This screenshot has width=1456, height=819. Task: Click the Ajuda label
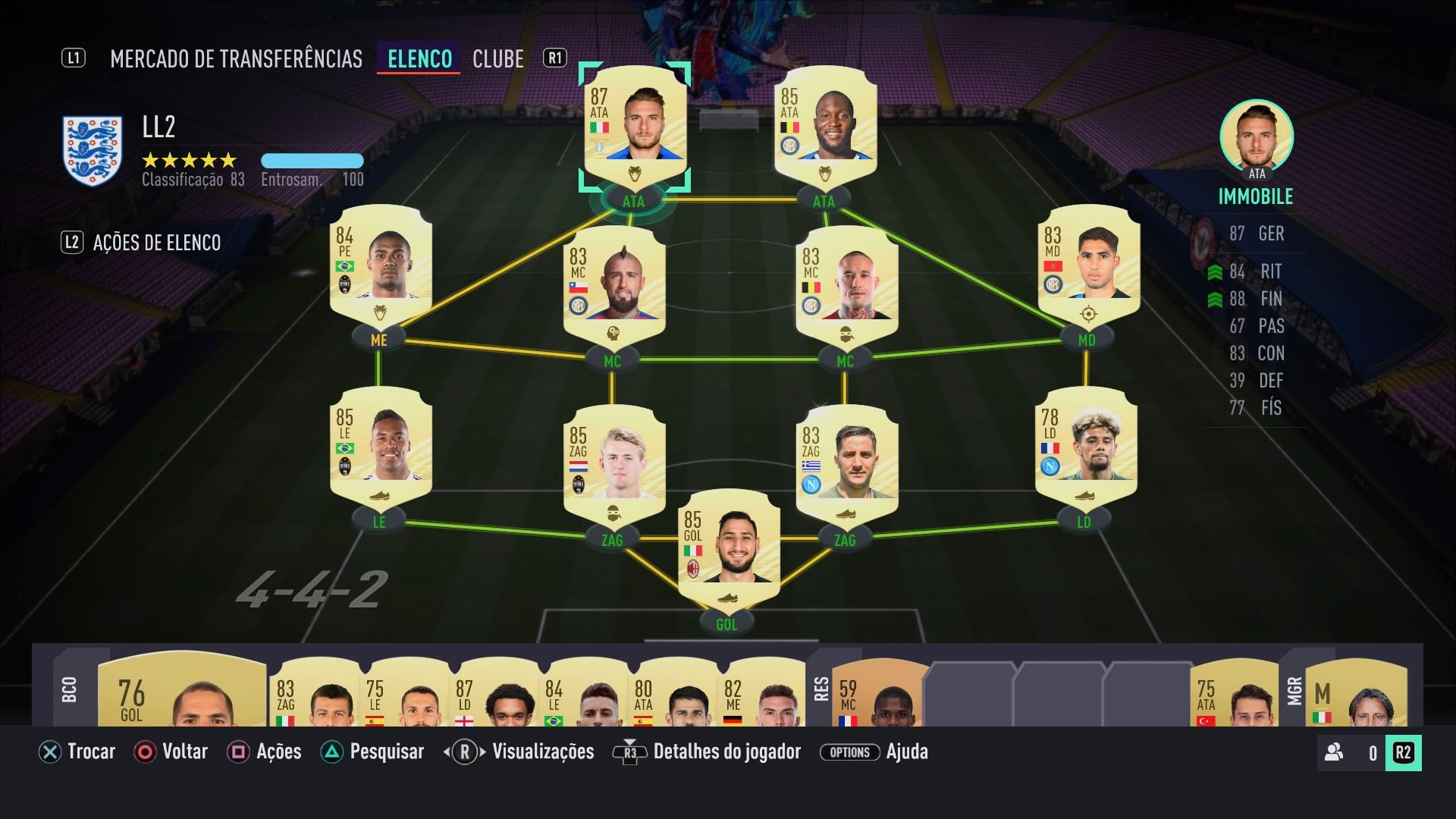[908, 752]
